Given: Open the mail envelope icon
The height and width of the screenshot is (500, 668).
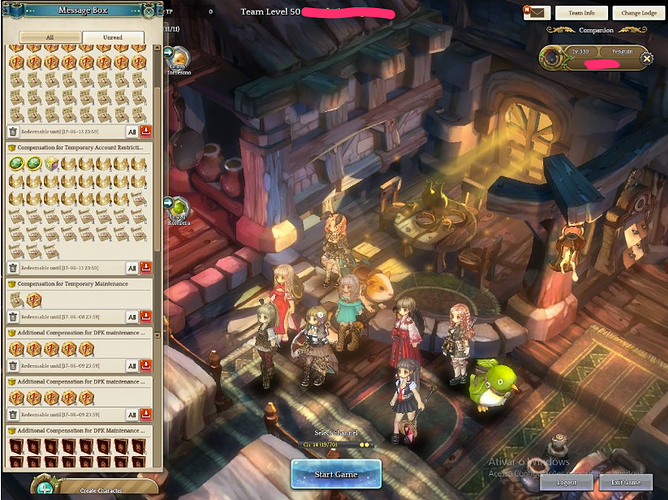Looking at the screenshot, I should 536,13.
